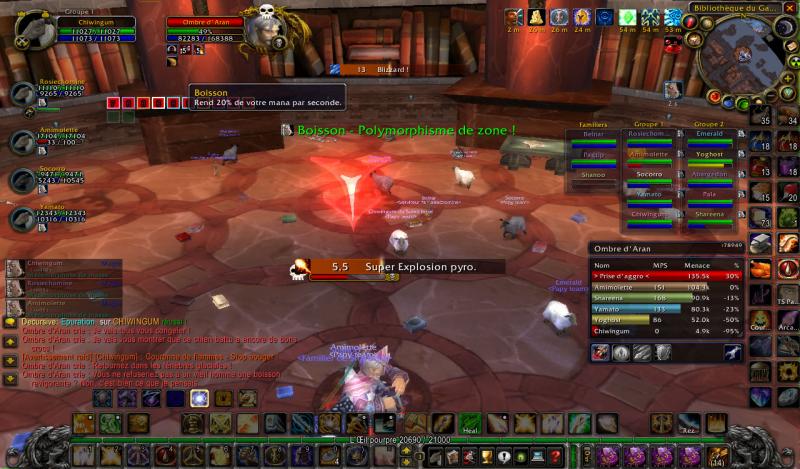Select party member Rosiechonne's portrait
This screenshot has height=469, width=800.
point(23,96)
